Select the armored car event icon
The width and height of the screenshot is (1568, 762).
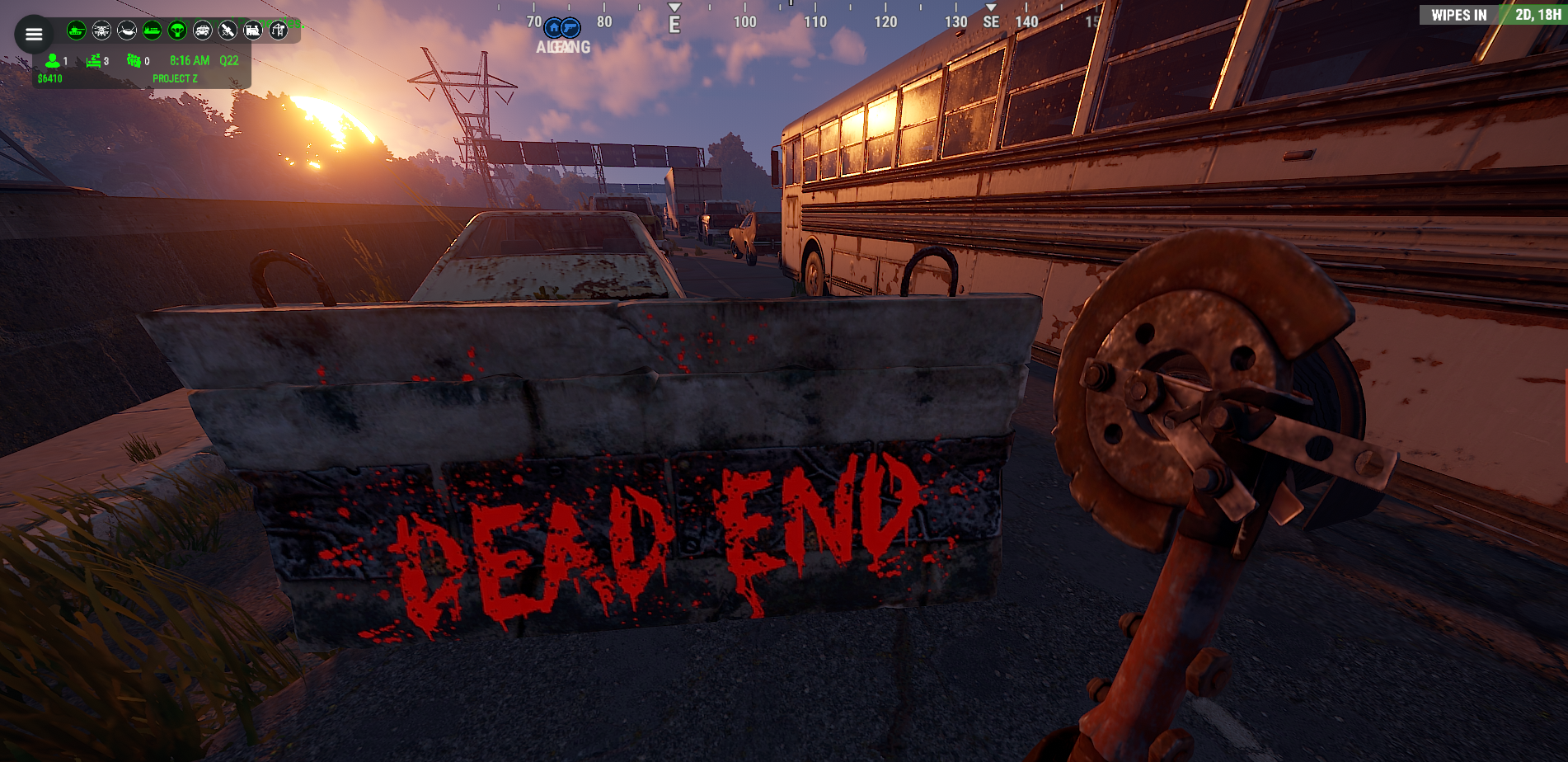(x=203, y=31)
